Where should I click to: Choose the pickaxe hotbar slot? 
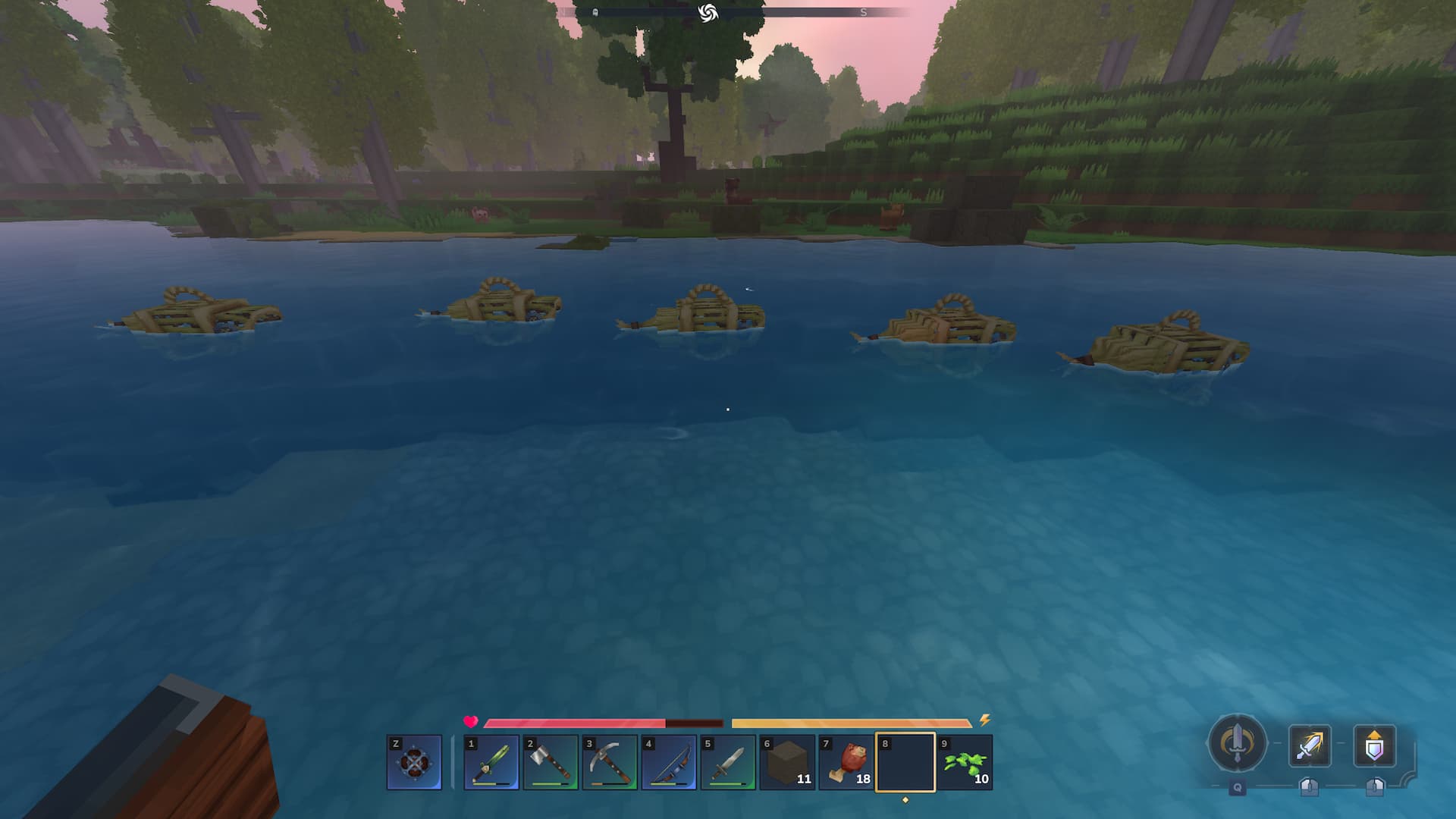coord(610,762)
